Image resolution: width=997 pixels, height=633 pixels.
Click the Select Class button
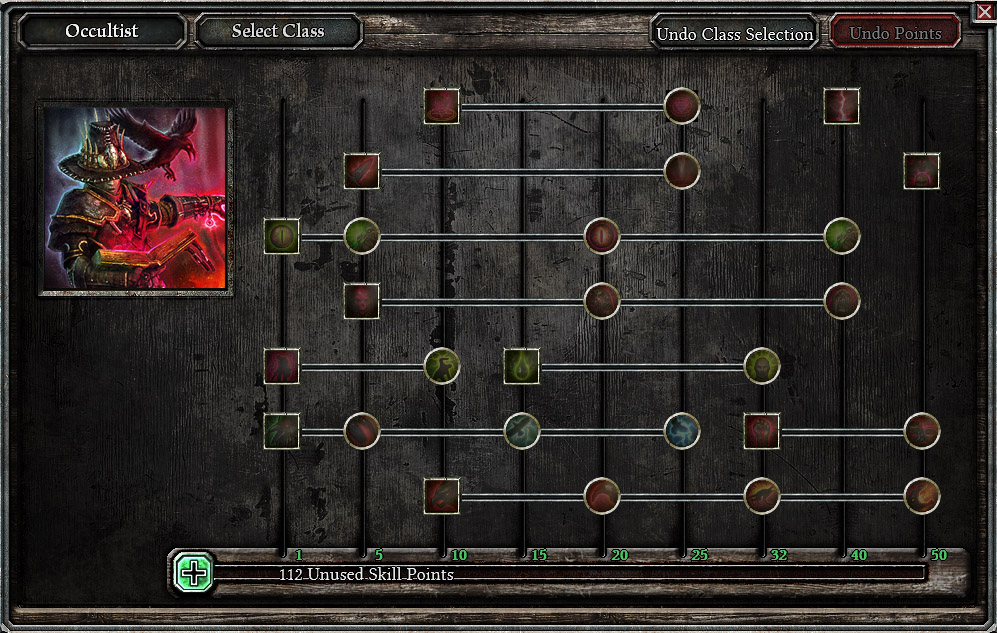(278, 31)
